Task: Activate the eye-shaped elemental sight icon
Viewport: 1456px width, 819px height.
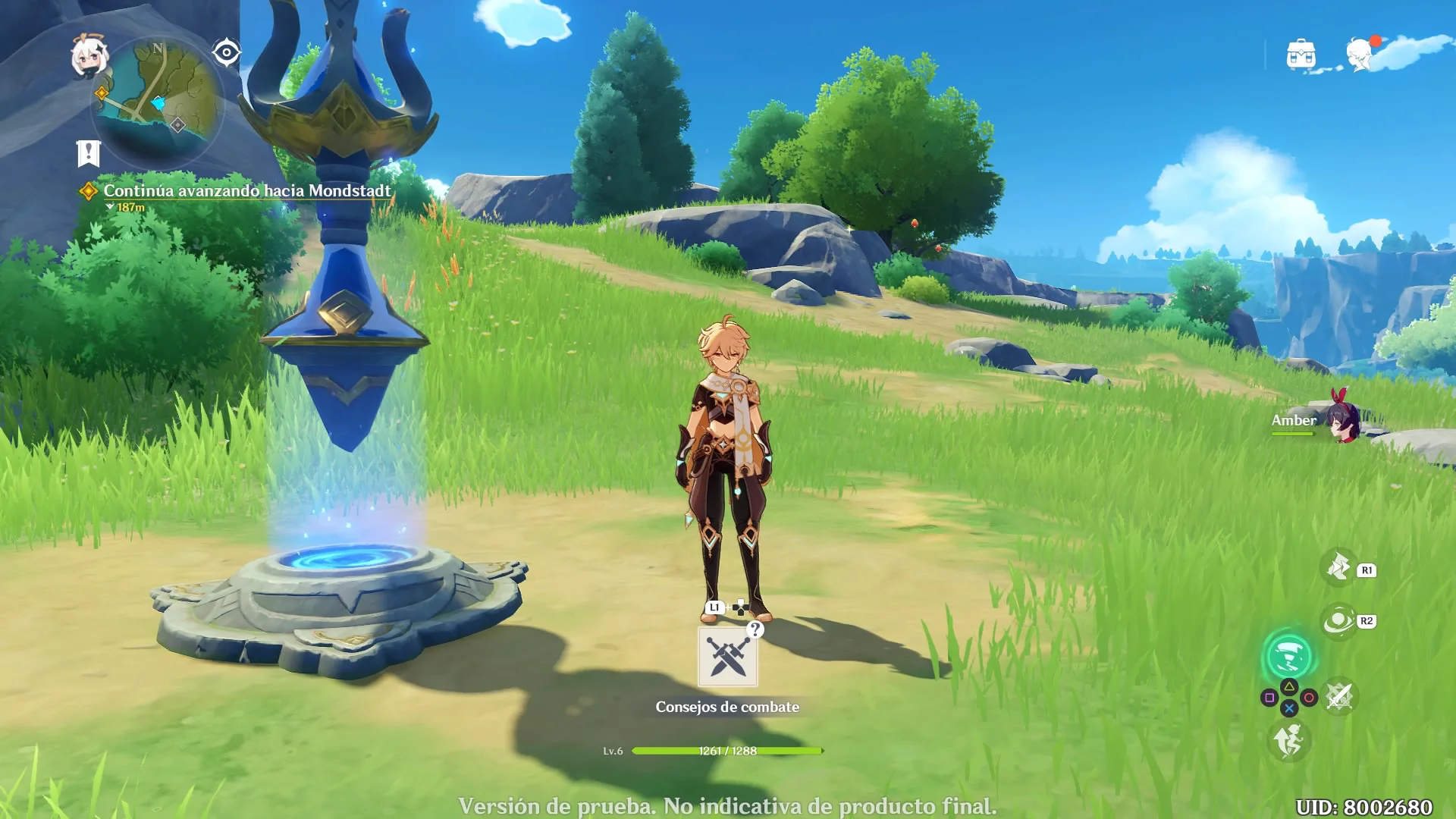Action: (226, 52)
